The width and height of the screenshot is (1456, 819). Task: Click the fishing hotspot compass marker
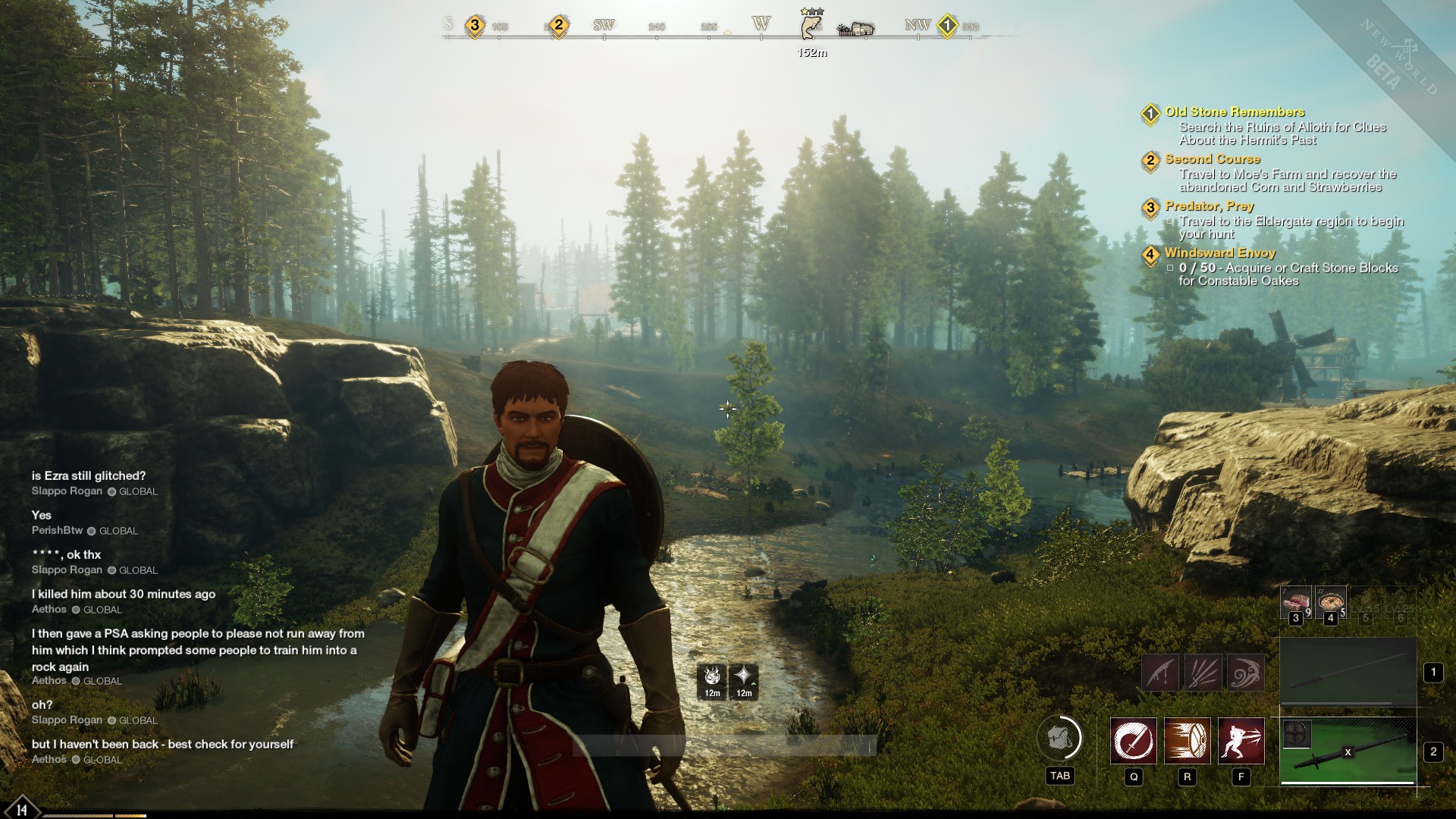[811, 25]
